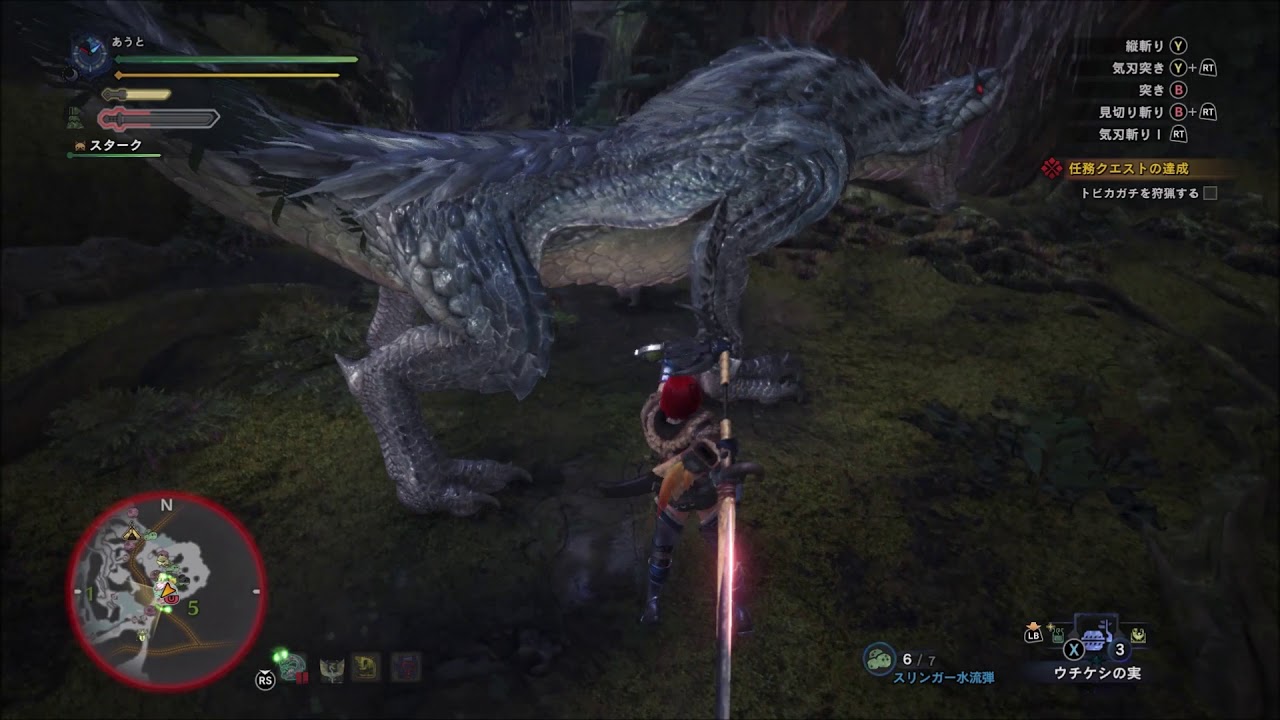Click the red-patterned item box icon
Screen dimensions: 1280x720
click(405, 667)
